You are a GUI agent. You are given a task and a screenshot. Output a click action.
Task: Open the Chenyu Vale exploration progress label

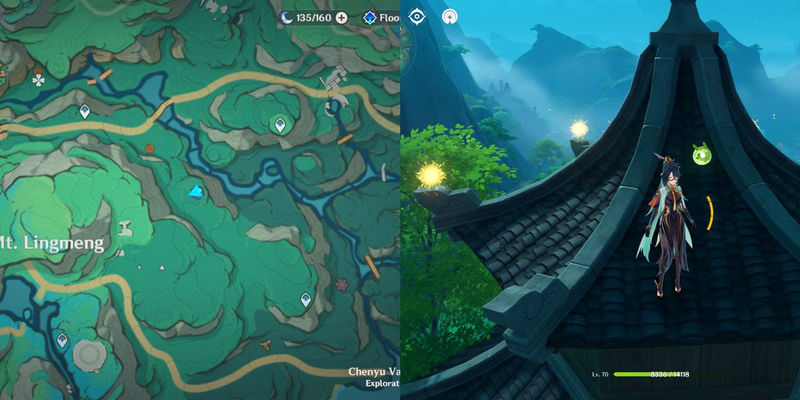click(374, 376)
